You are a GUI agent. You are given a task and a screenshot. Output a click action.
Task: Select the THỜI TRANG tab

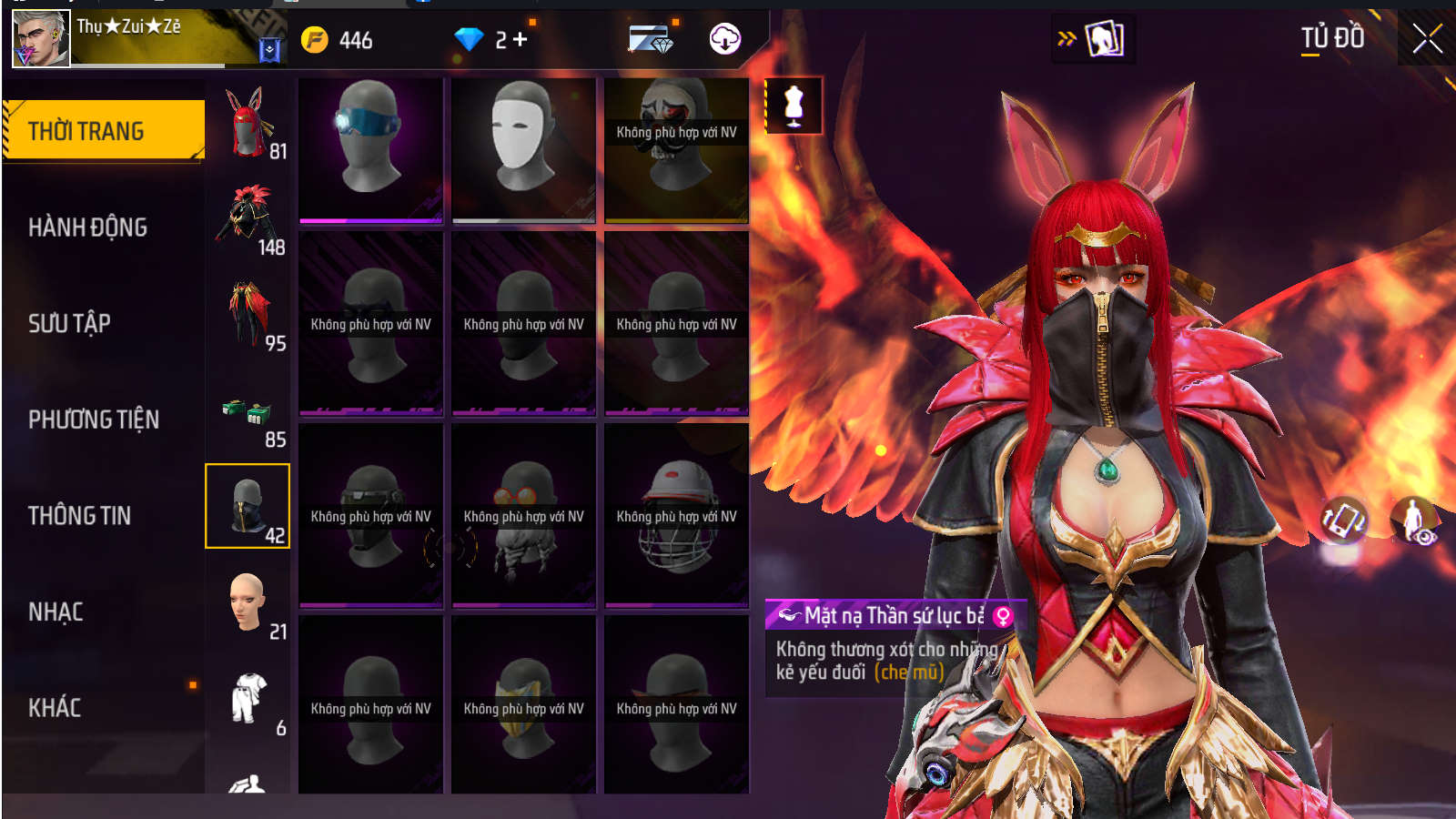point(104,131)
